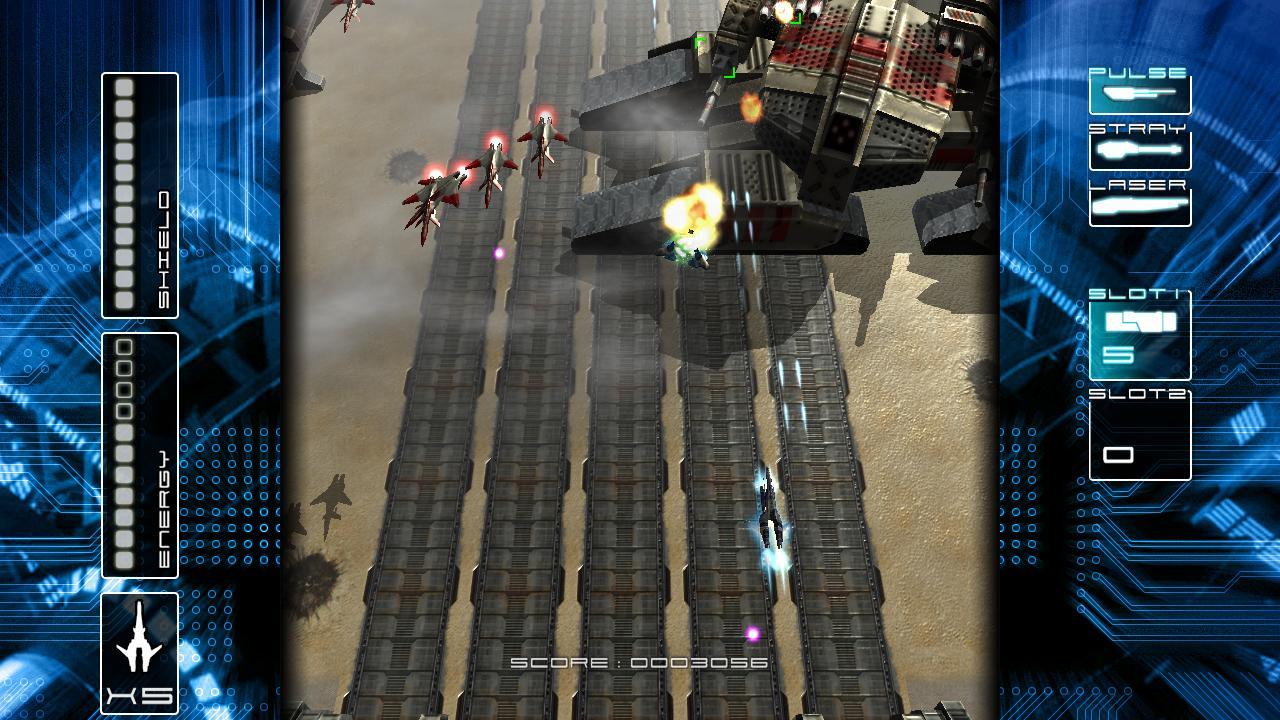1280x720 pixels.
Task: Toggle the Laser weapon selection
Action: coord(1139,205)
